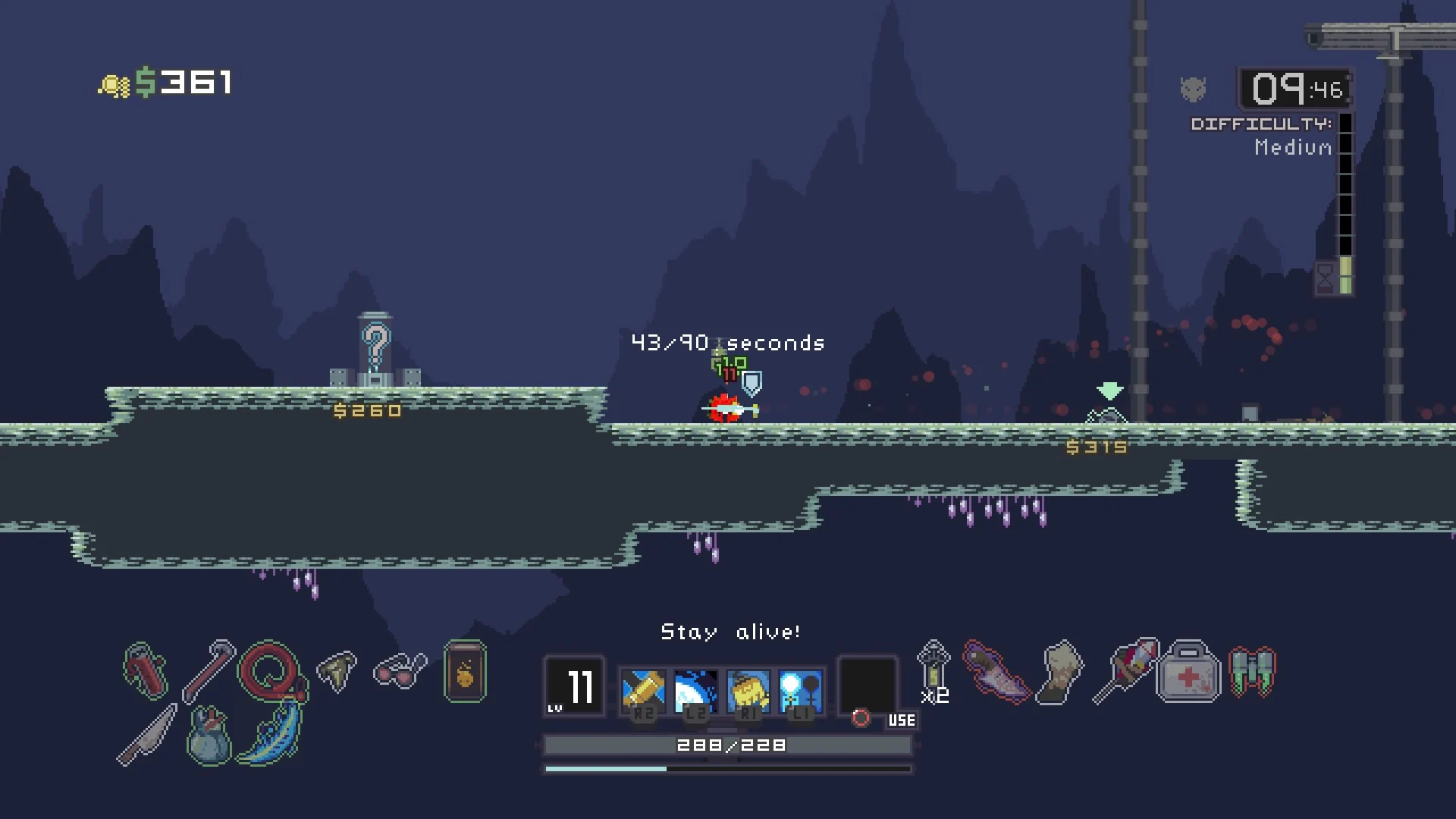Click the bloody med kit item icon
The height and width of the screenshot is (819, 1456).
[1187, 675]
